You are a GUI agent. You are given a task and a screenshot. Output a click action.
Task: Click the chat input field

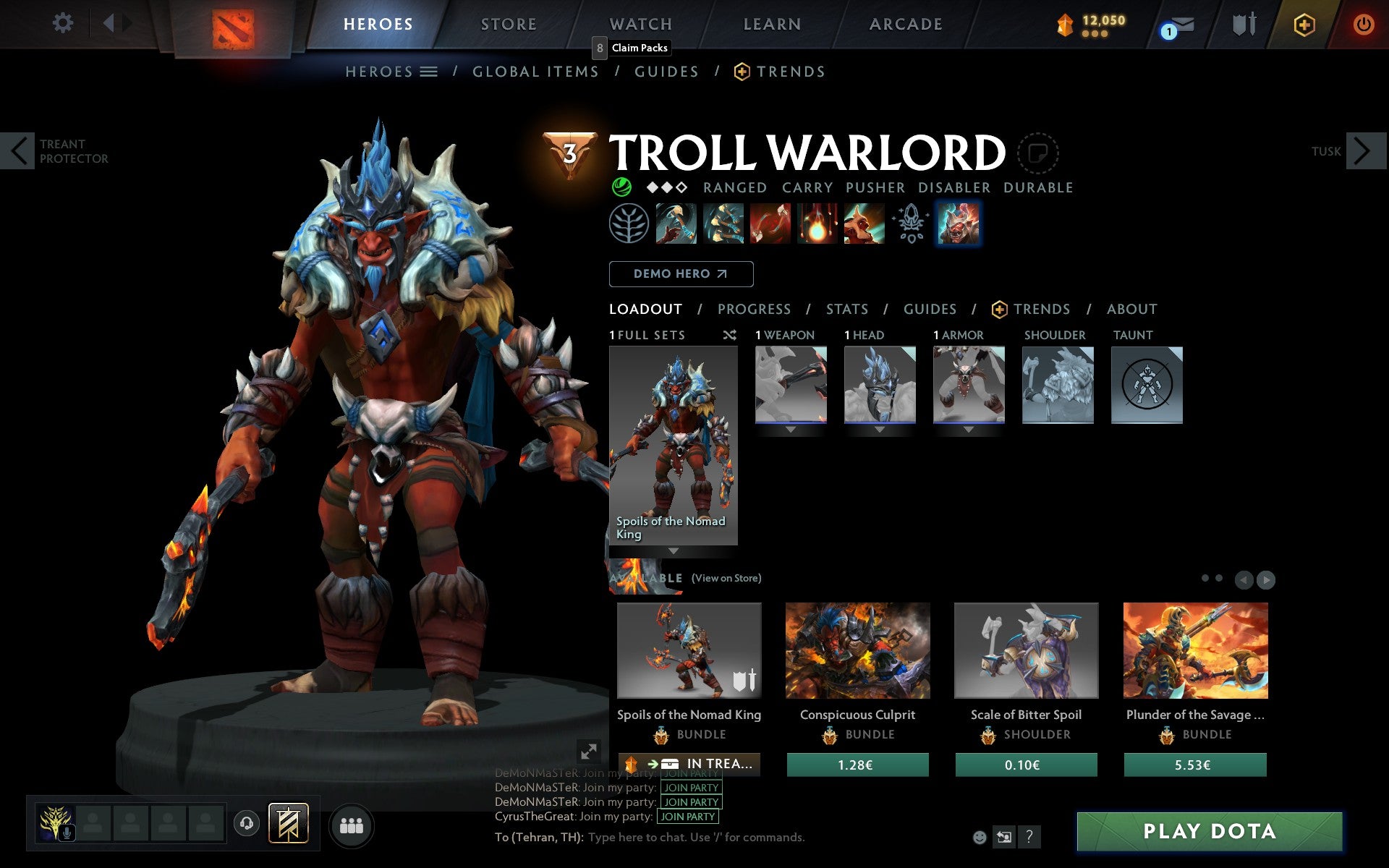(x=723, y=837)
